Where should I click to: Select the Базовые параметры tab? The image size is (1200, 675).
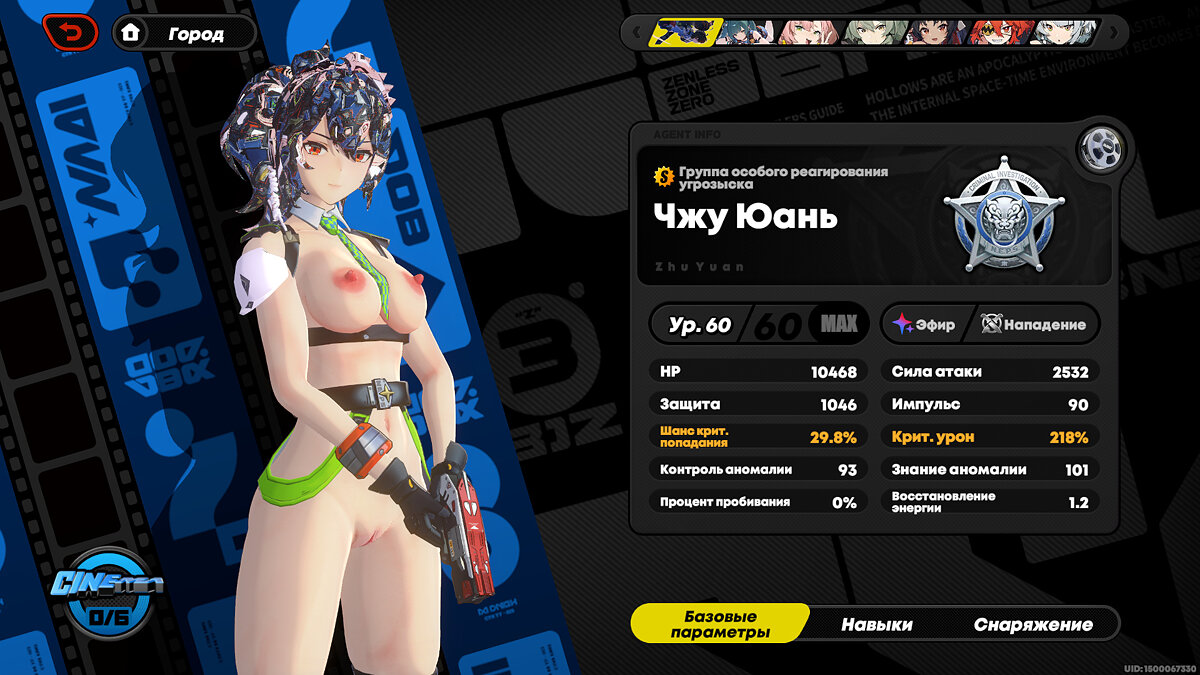pyautogui.click(x=720, y=624)
